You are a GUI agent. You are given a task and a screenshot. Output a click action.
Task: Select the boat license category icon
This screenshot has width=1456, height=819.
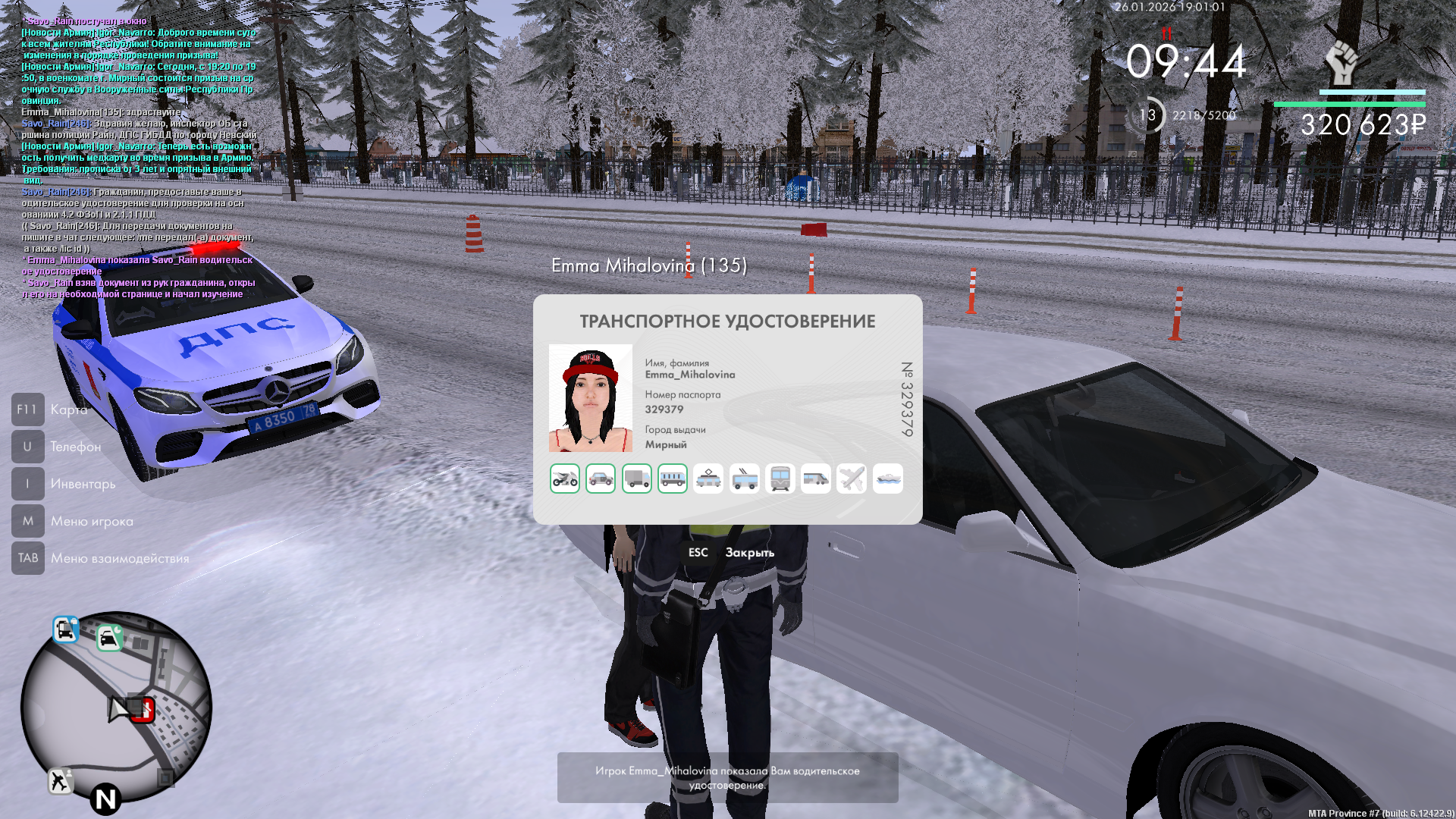888,479
